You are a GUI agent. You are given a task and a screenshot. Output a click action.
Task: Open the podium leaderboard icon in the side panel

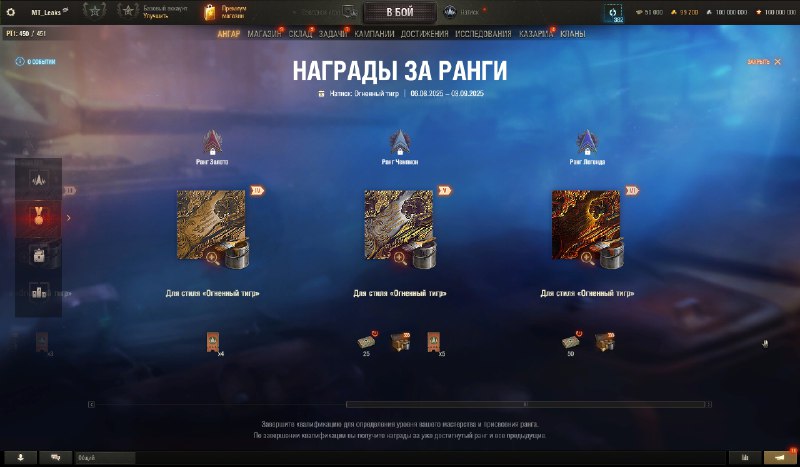[x=38, y=292]
